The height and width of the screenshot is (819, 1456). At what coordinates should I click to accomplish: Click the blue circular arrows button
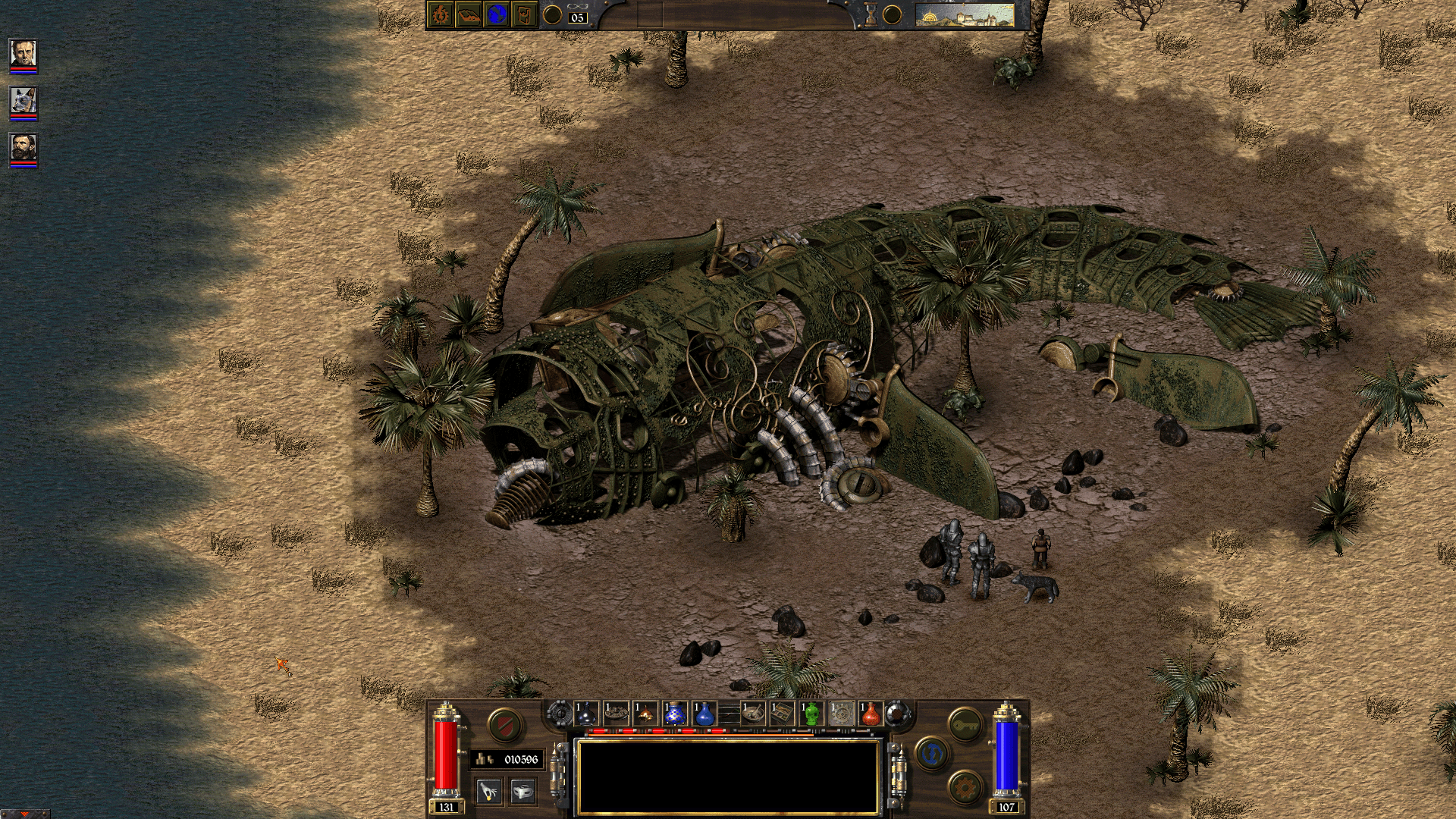tap(932, 753)
